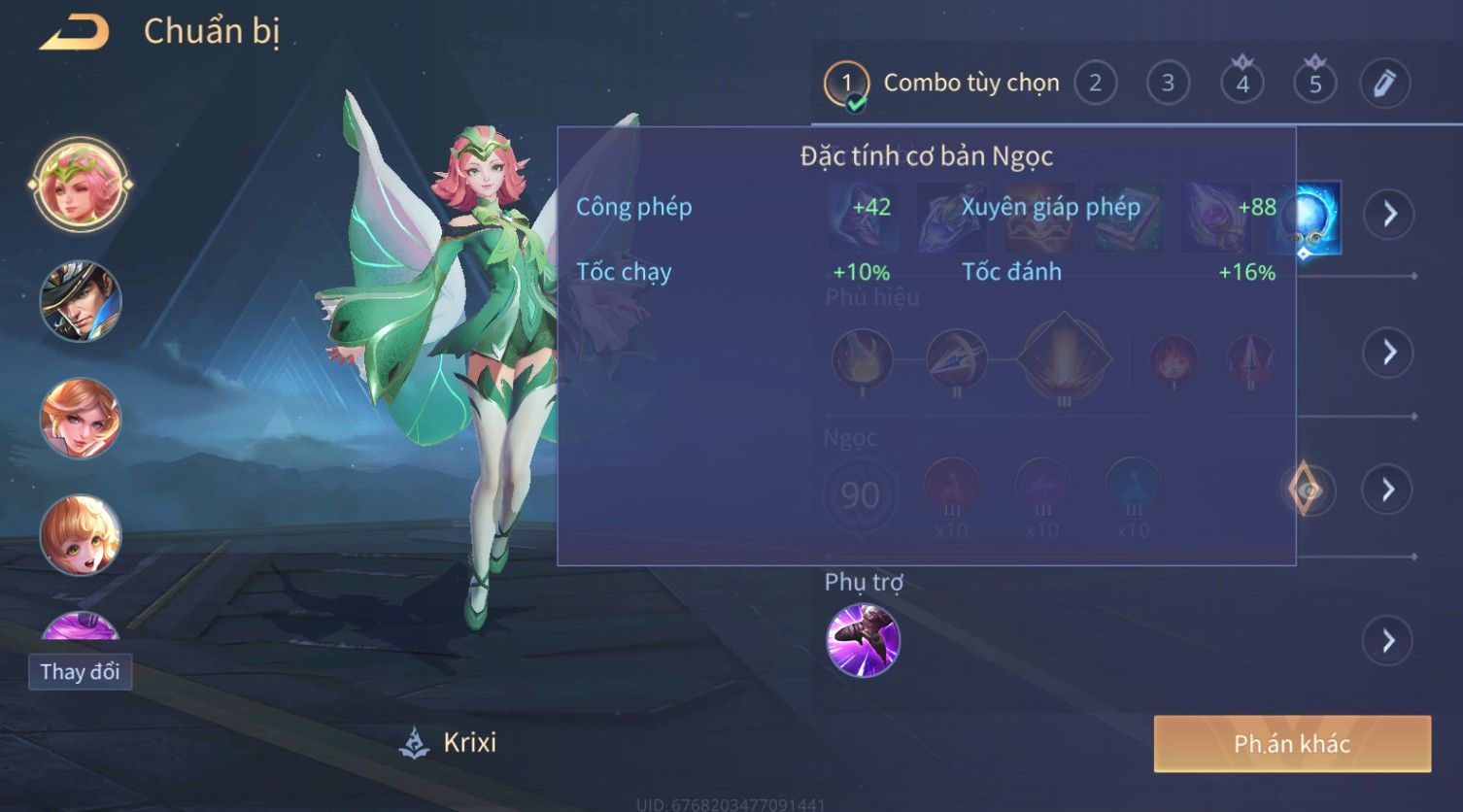The image size is (1463, 812).
Task: Switch to combo preset 2
Action: pyautogui.click(x=1095, y=84)
